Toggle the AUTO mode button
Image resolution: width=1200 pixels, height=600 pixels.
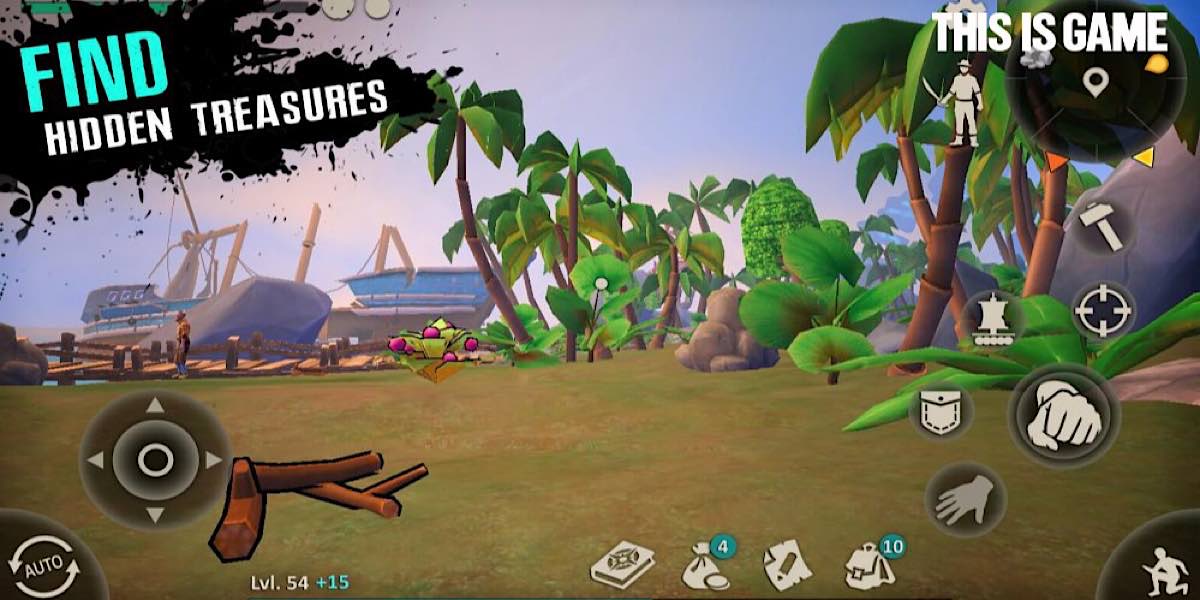coord(44,569)
